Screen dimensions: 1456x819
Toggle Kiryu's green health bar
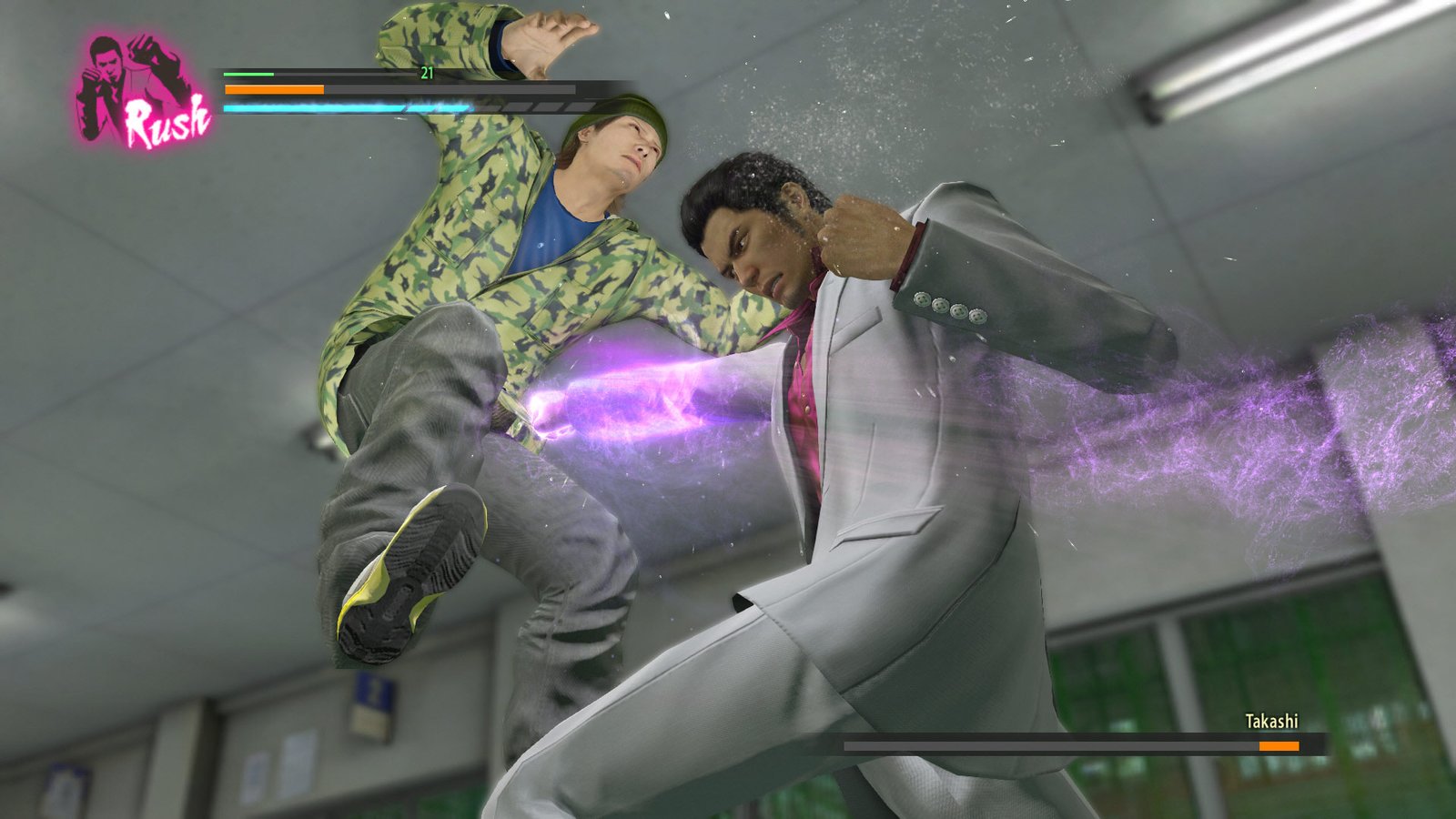click(x=250, y=74)
